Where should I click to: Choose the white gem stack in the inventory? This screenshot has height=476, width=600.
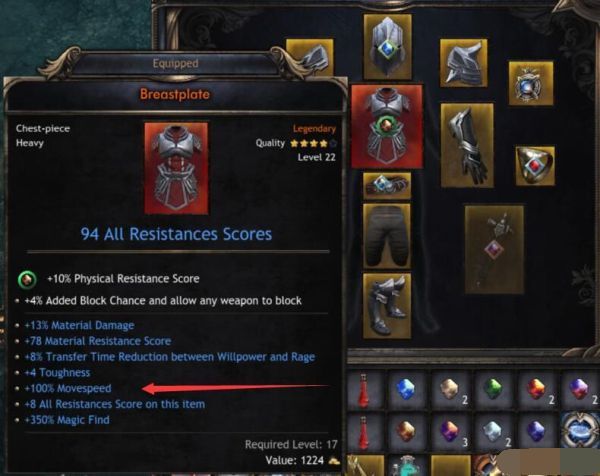[491, 432]
